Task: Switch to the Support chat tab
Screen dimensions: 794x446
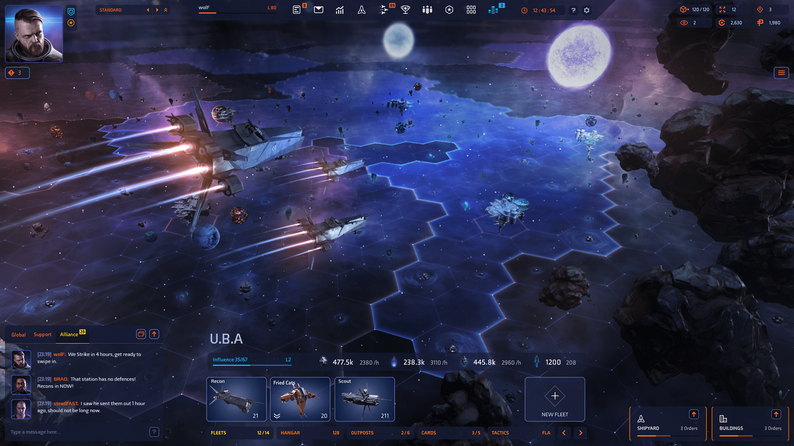Action: point(42,334)
